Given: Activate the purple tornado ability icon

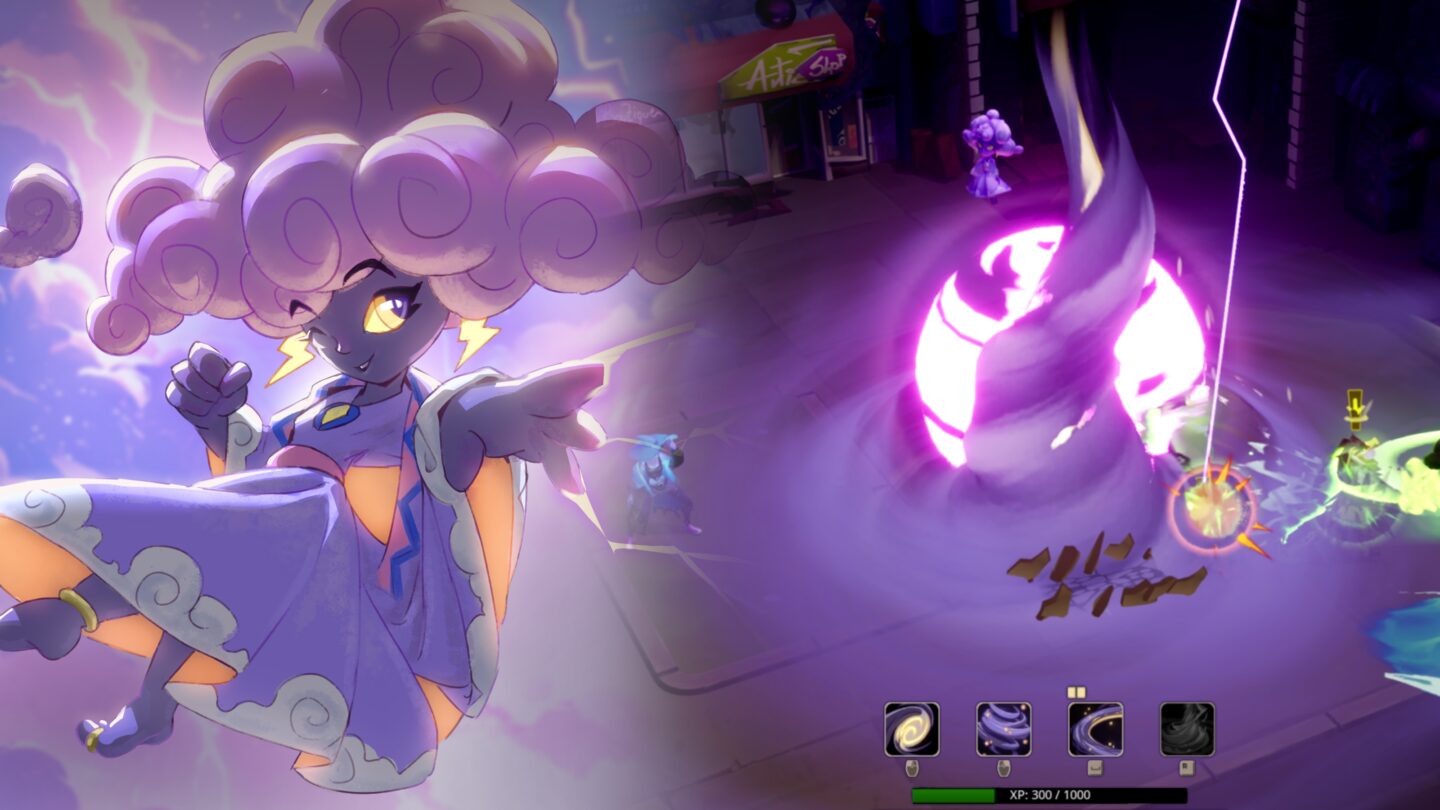Looking at the screenshot, I should (x=1003, y=728).
